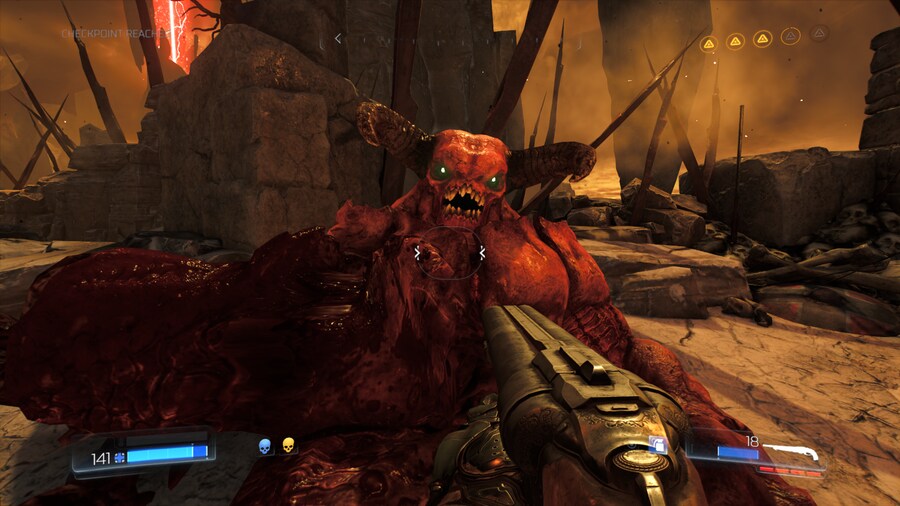
Task: Click the dimmed triangle token without a ring
Action: point(819,33)
